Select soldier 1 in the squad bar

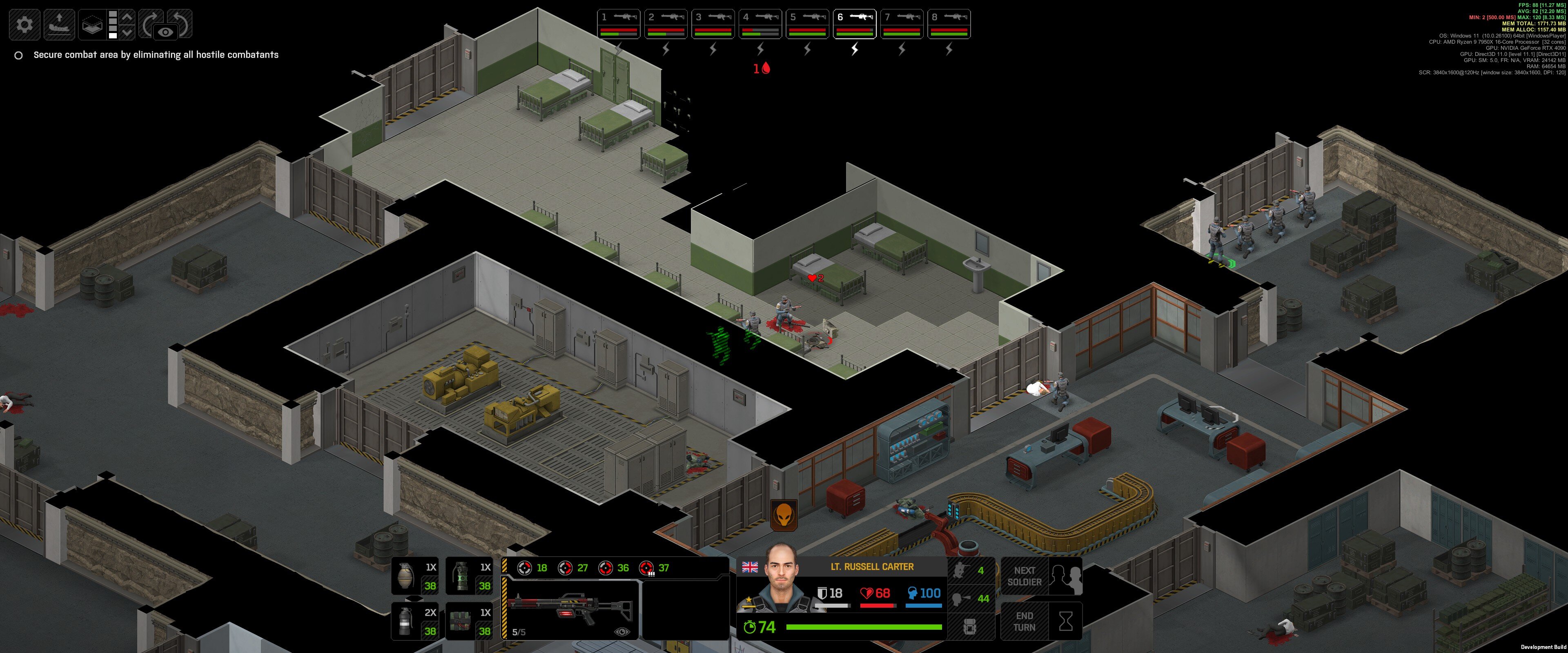click(x=619, y=24)
